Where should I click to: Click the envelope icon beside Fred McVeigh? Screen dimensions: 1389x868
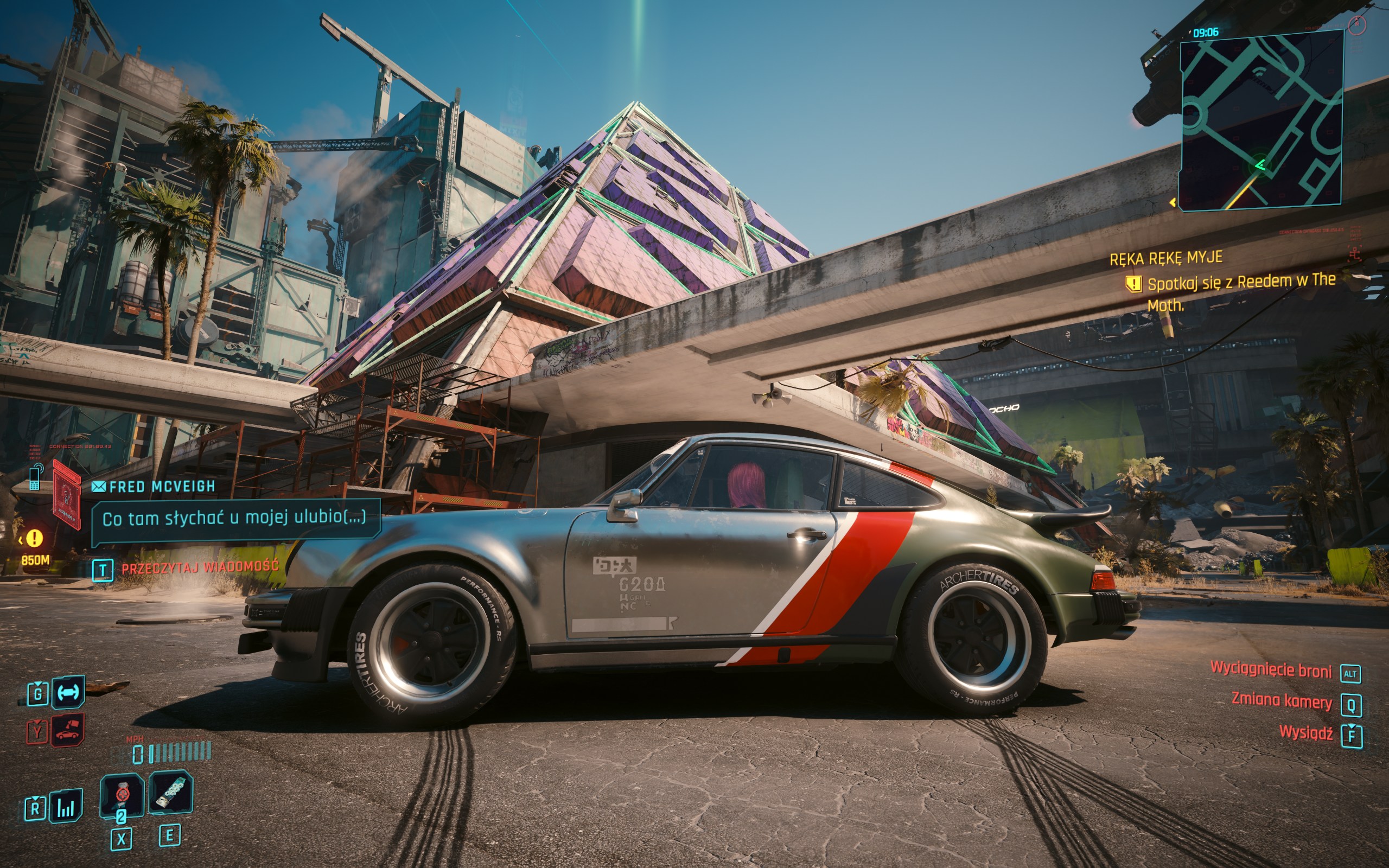pos(99,487)
